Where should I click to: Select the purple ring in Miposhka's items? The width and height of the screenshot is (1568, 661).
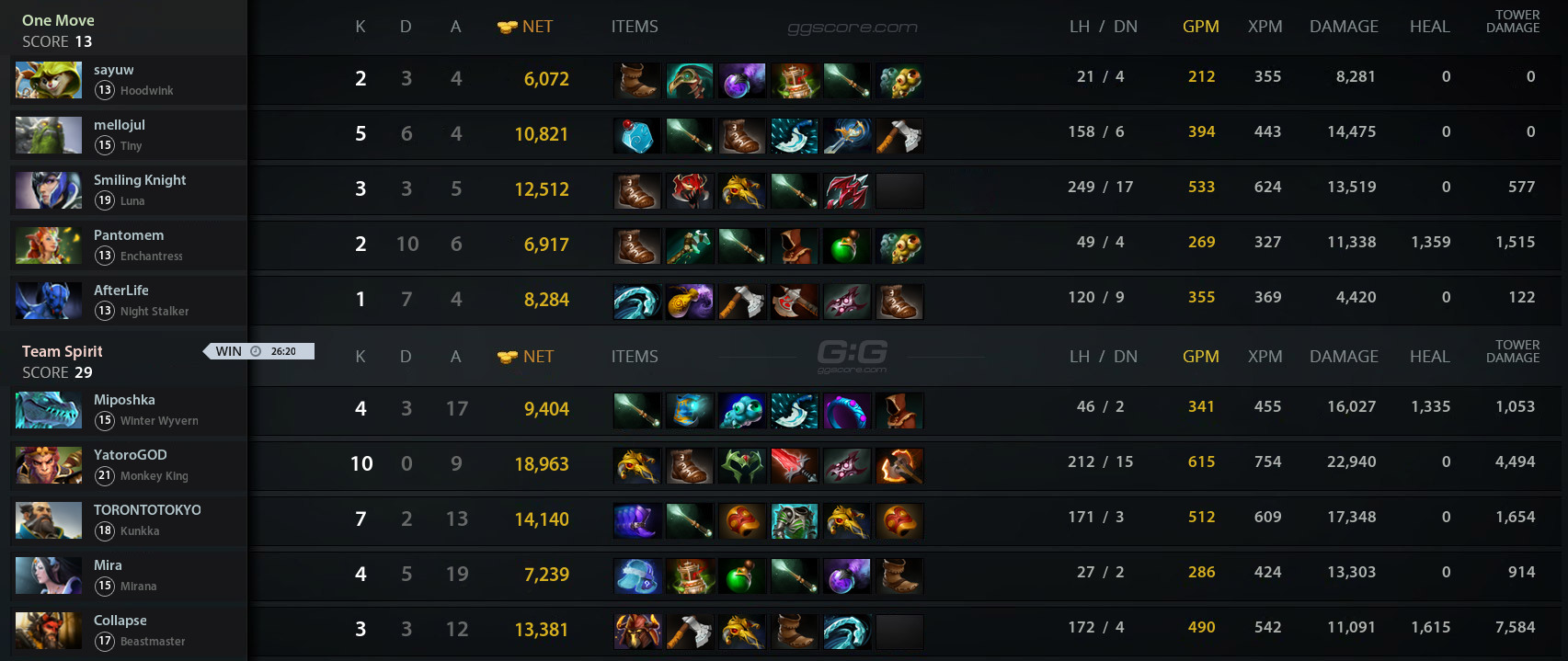coord(846,411)
